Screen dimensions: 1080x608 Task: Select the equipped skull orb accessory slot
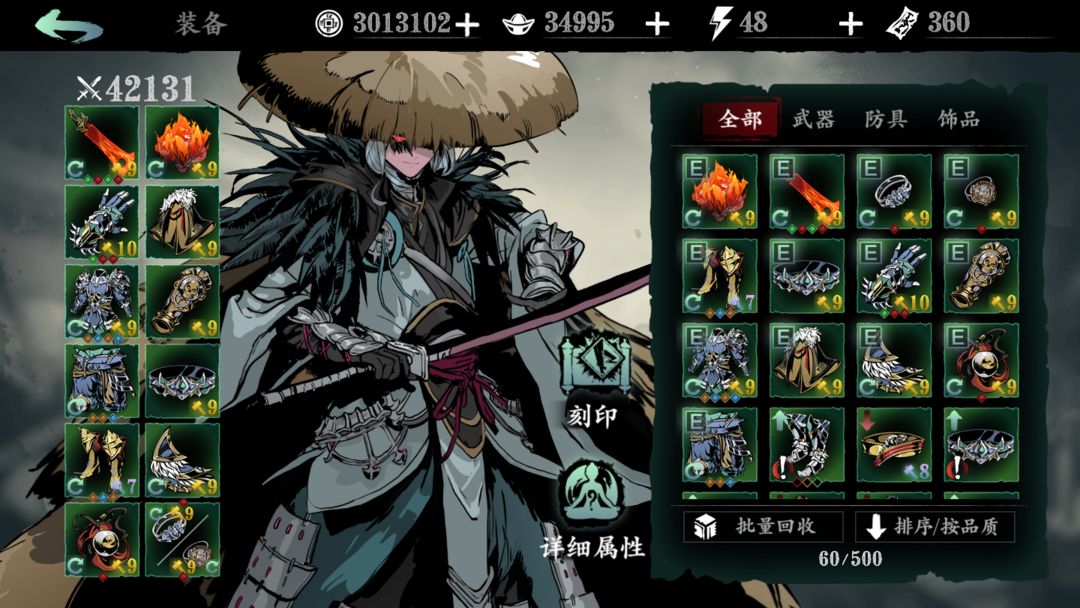(102, 538)
